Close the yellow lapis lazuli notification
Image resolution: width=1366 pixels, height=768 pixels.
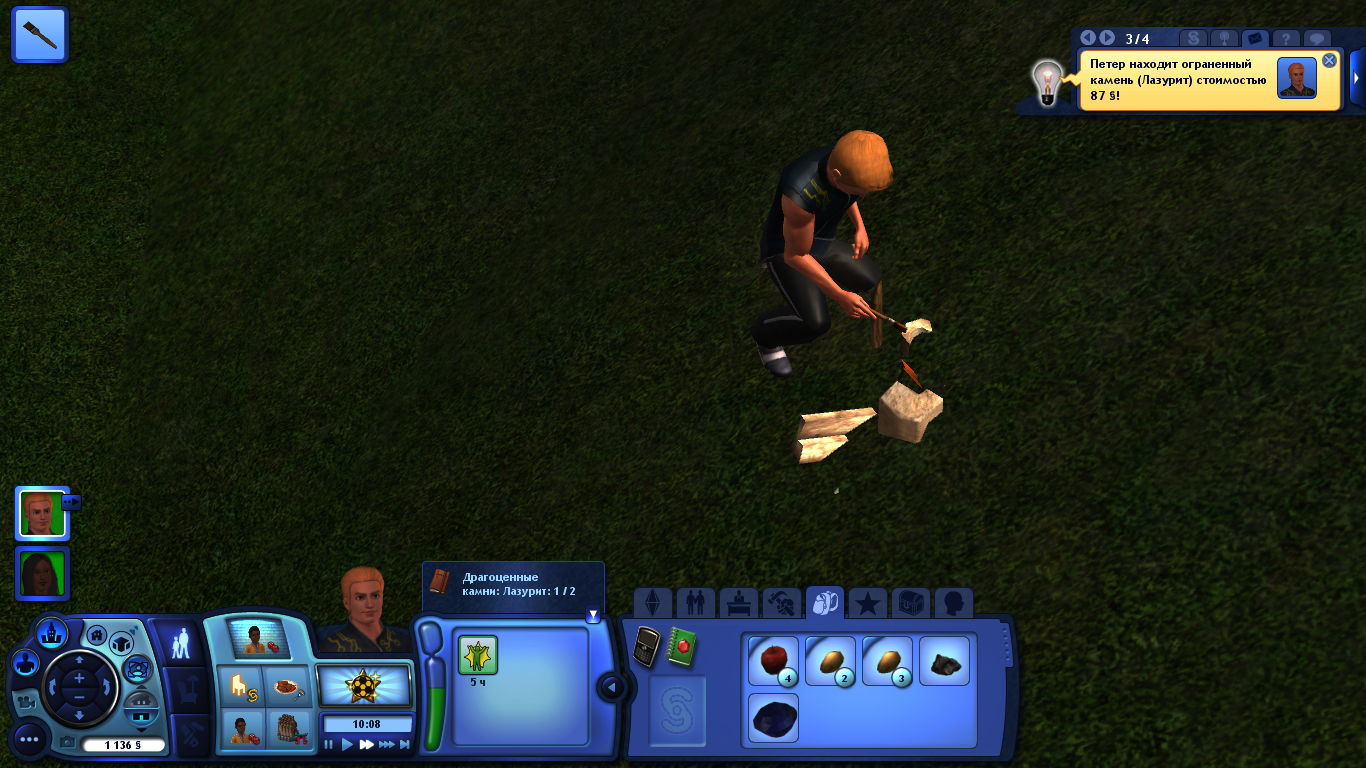[x=1329, y=60]
